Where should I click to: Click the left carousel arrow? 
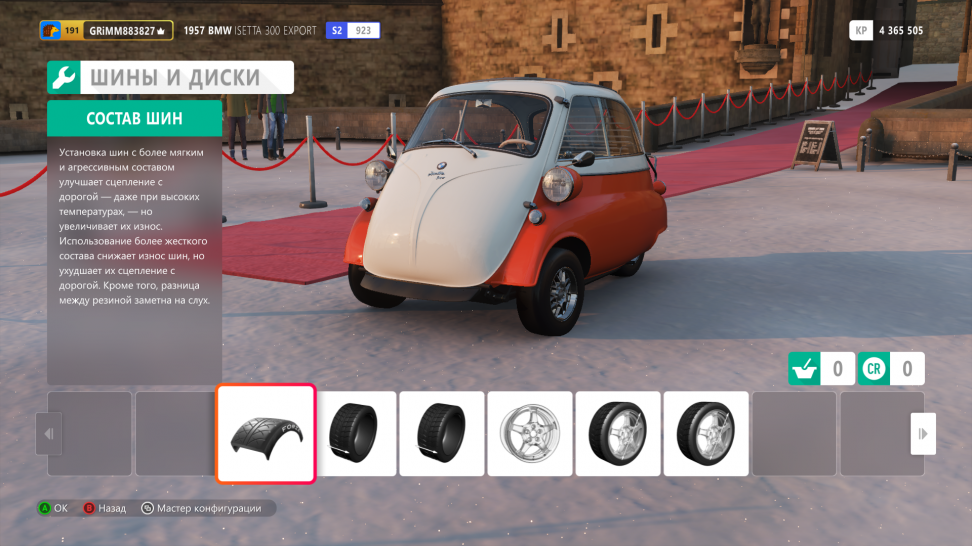(x=47, y=433)
